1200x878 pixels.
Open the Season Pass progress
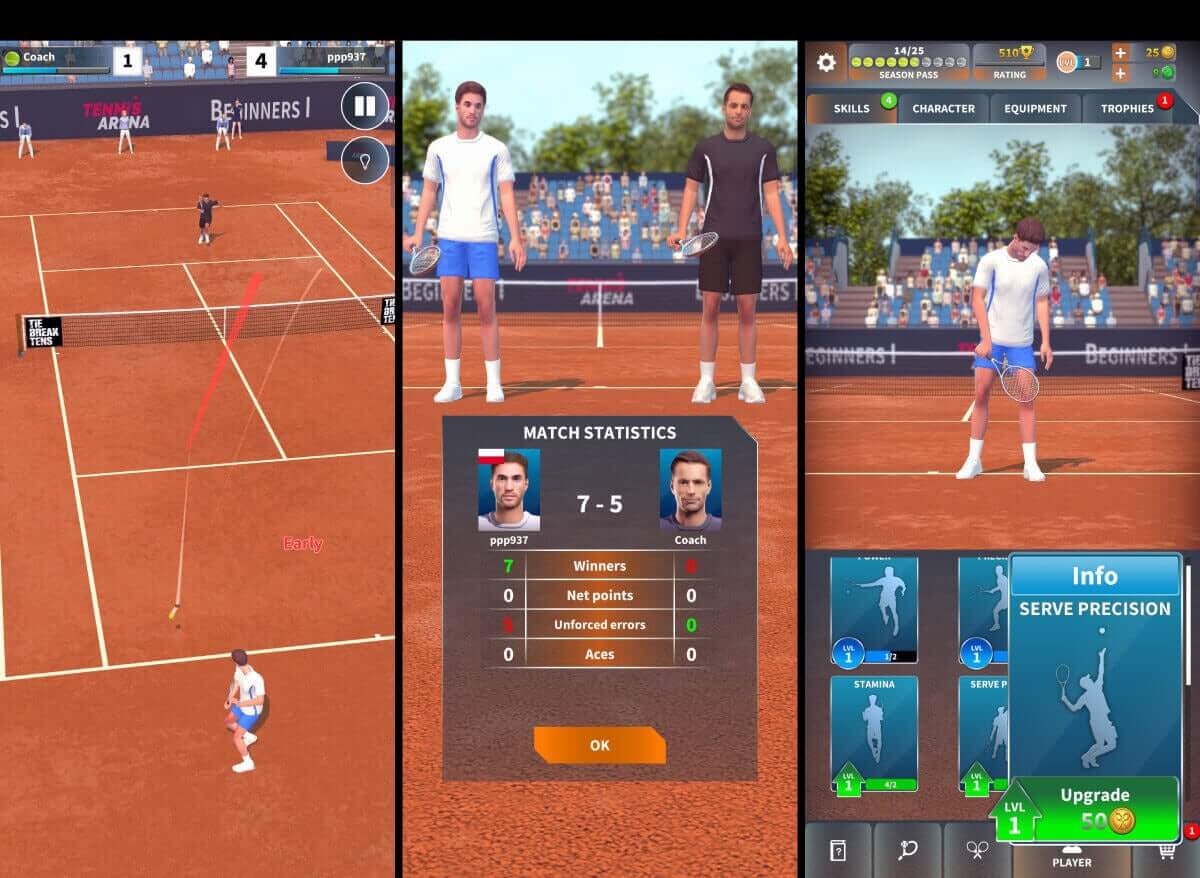coord(908,62)
